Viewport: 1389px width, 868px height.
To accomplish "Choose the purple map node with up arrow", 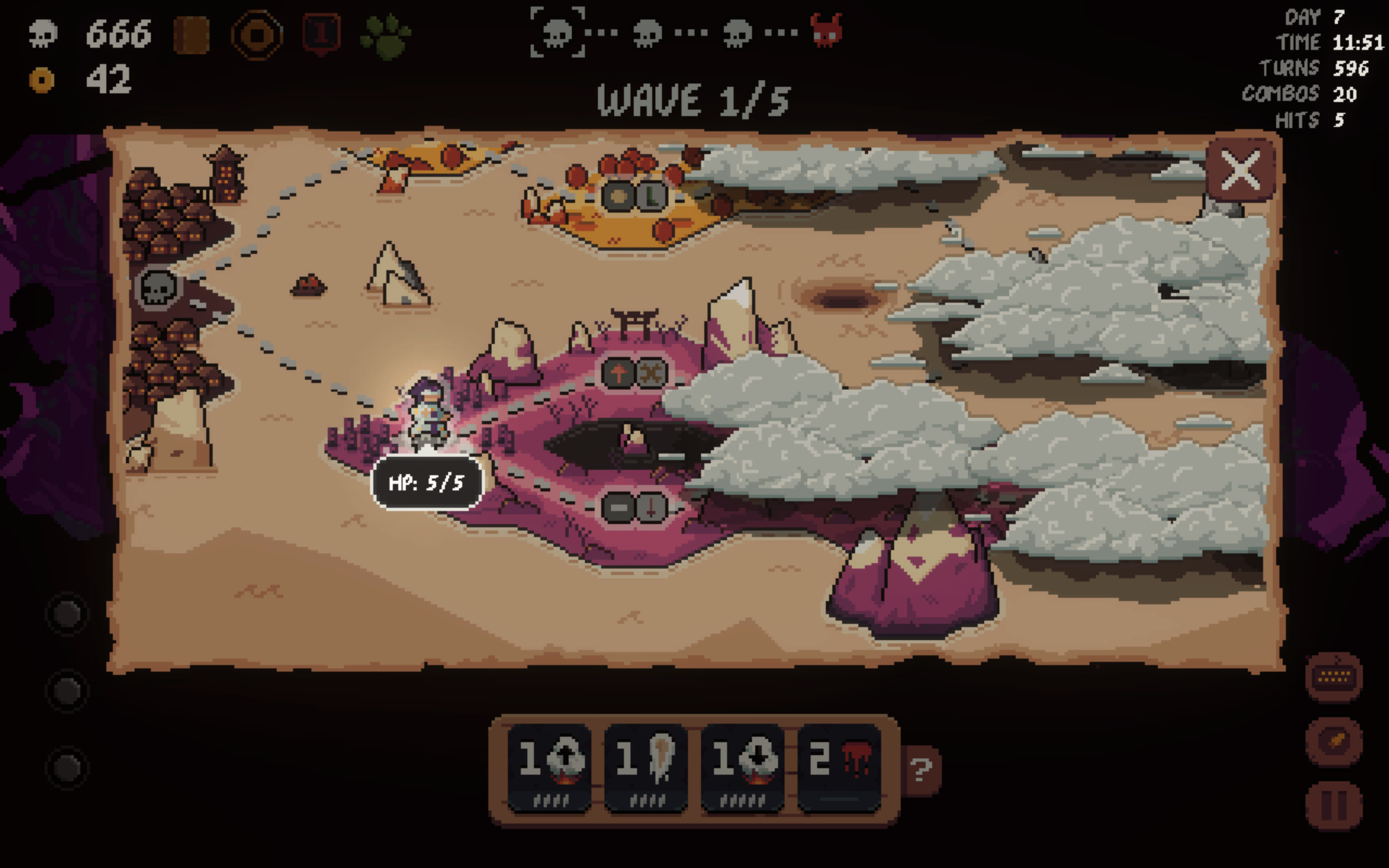I will [634, 374].
